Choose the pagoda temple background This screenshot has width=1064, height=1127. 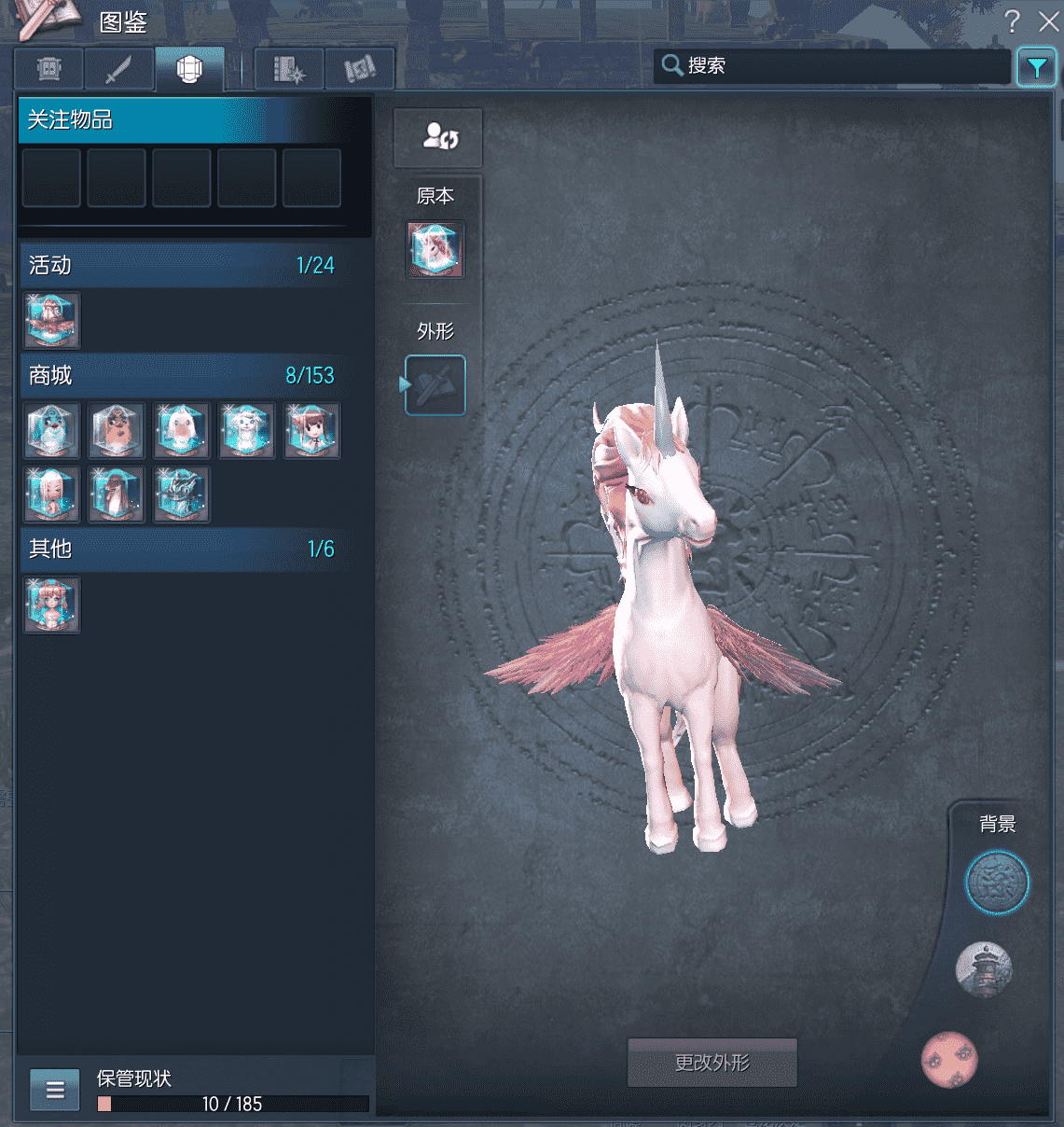985,969
